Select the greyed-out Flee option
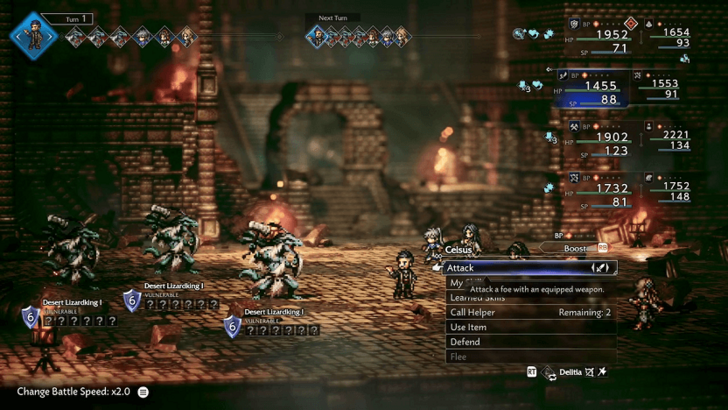Screen dimensions: 728x410 click(x=530, y=356)
